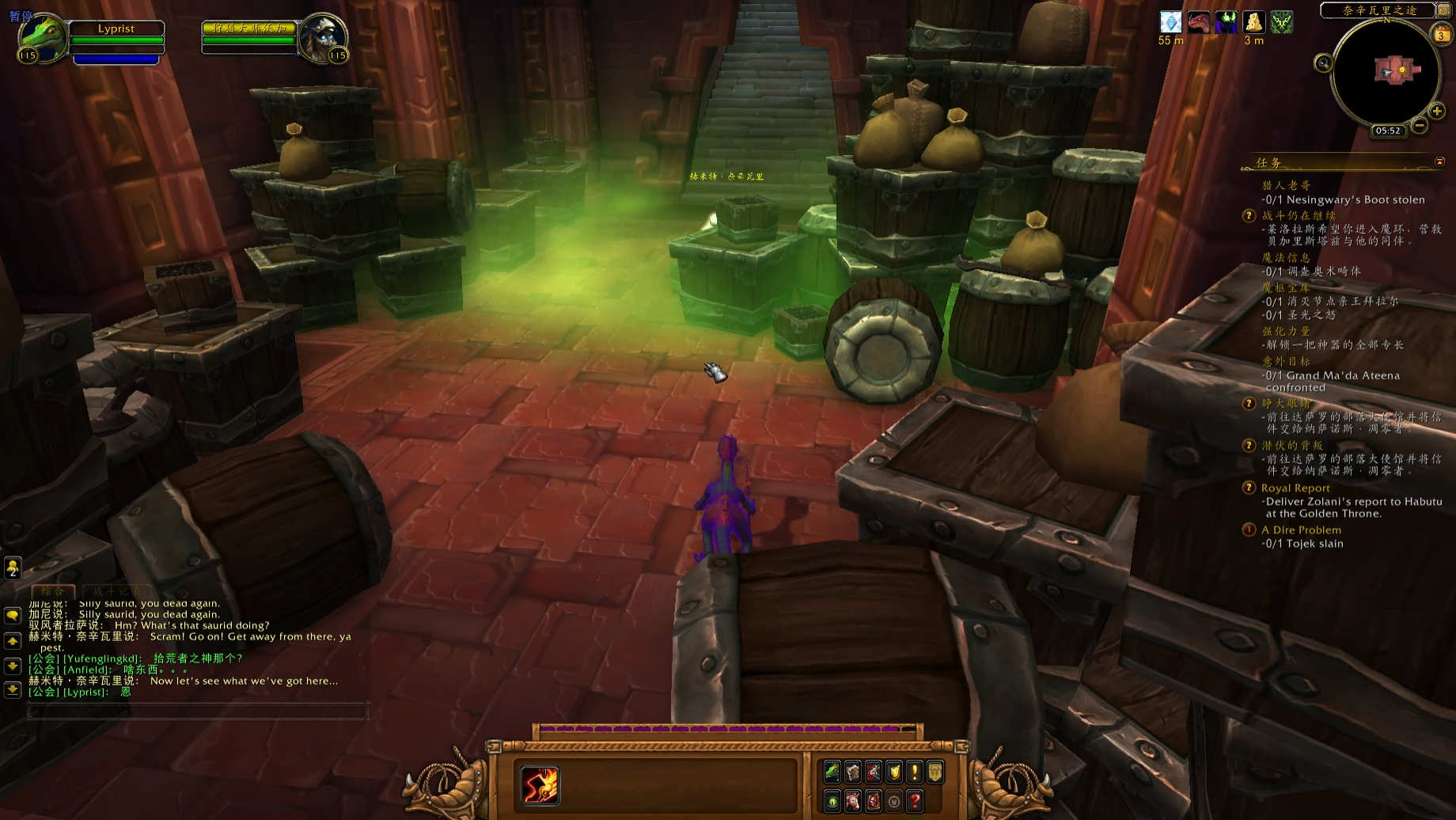Viewport: 1456px width, 820px height.
Task: Open the chat speech bubble menu button
Action: 13,615
